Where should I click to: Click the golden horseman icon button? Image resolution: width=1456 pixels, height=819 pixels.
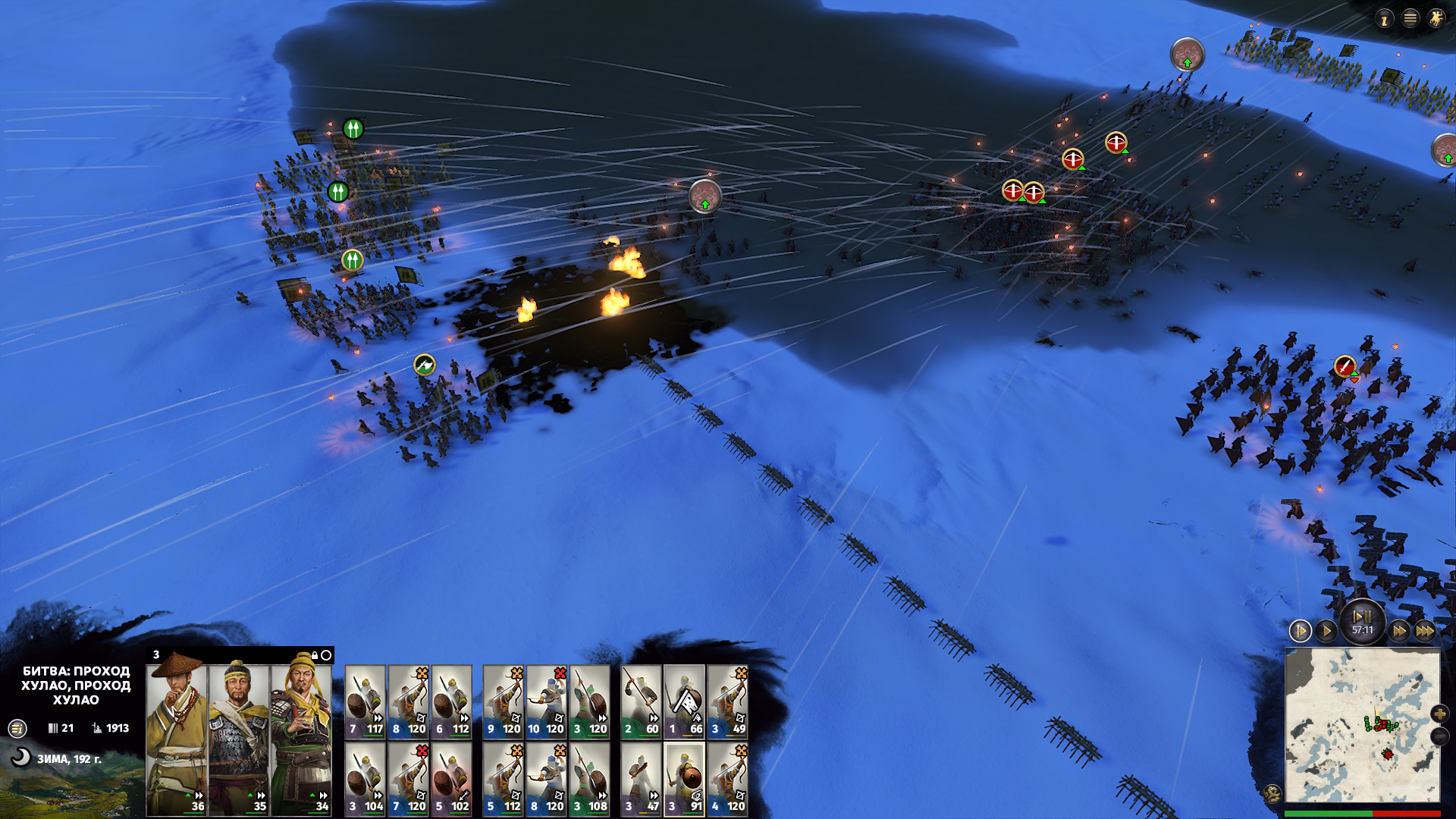[x=1436, y=19]
